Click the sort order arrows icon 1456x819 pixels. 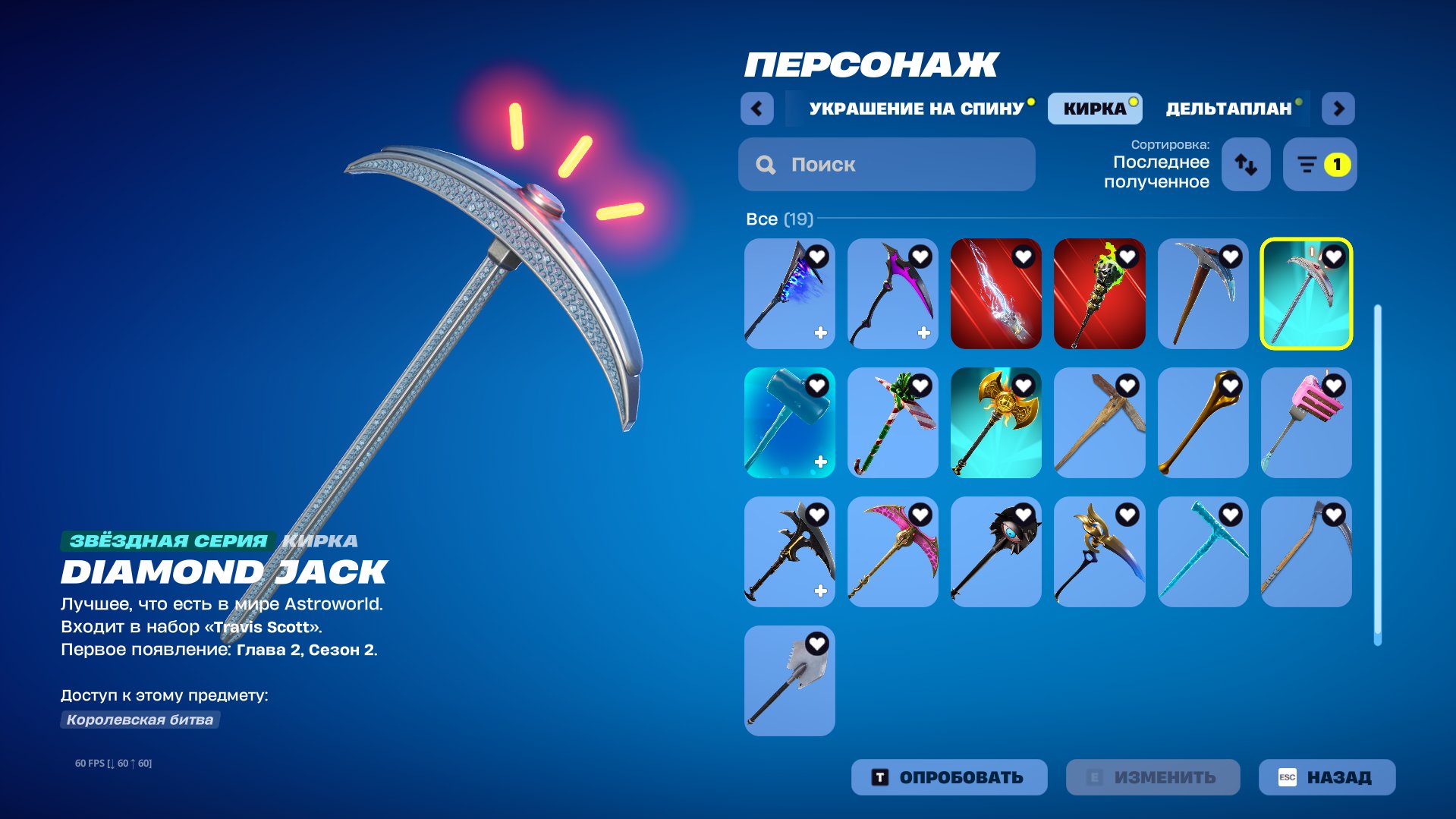click(1246, 165)
